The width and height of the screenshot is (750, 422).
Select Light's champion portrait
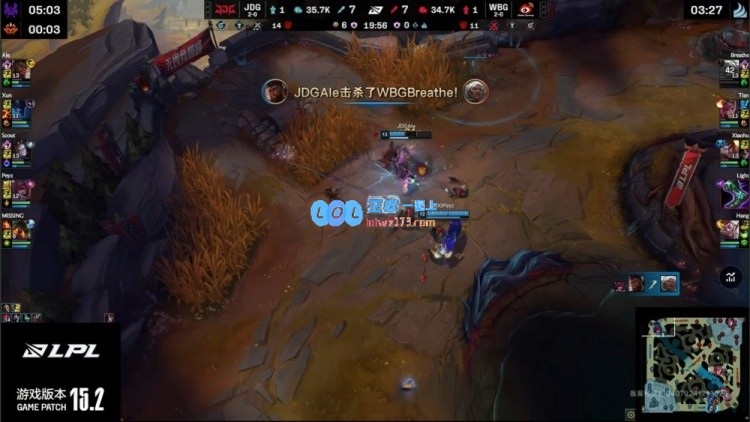tap(732, 189)
